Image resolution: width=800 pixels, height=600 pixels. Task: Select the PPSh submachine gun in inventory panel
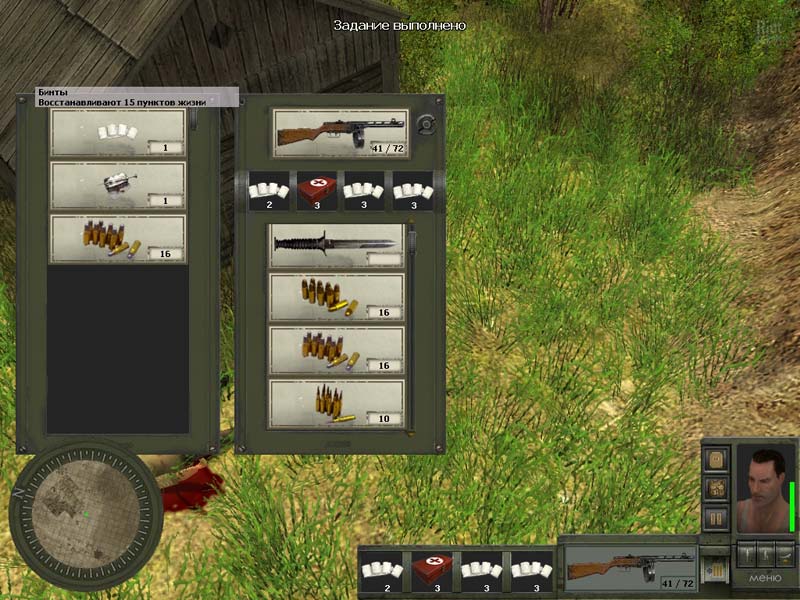[340, 132]
